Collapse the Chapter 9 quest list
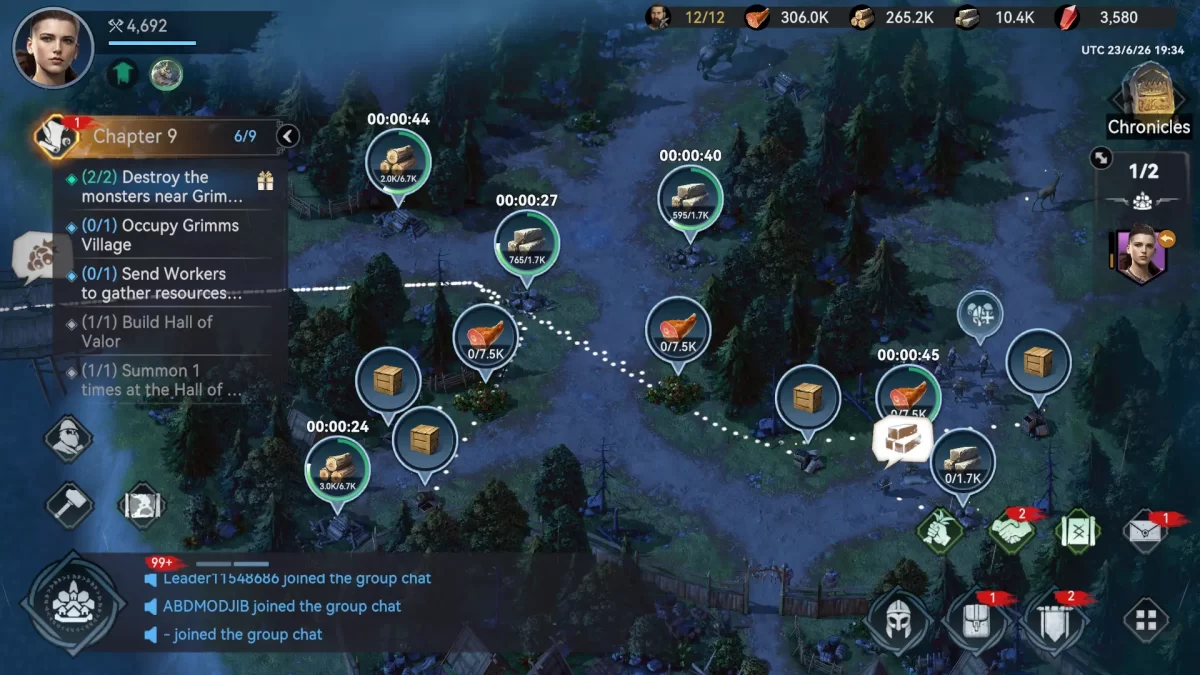Screen dimensions: 1200x675 click(288, 136)
